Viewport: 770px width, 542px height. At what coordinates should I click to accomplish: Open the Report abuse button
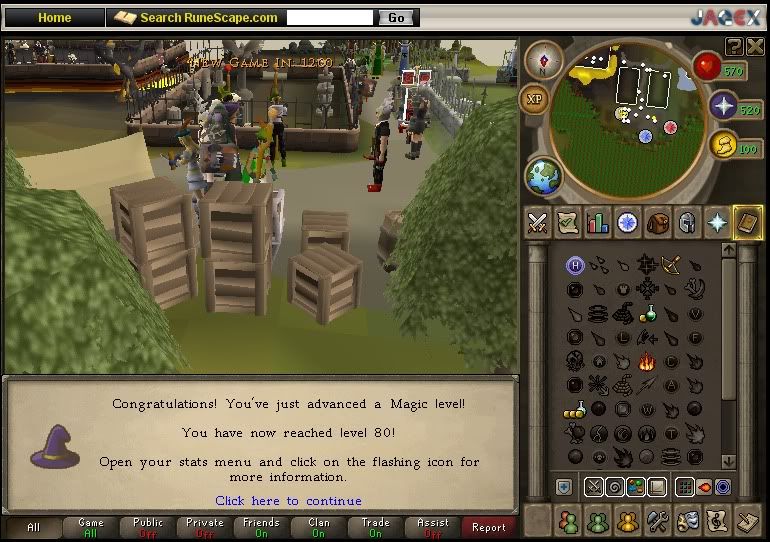tap(489, 527)
